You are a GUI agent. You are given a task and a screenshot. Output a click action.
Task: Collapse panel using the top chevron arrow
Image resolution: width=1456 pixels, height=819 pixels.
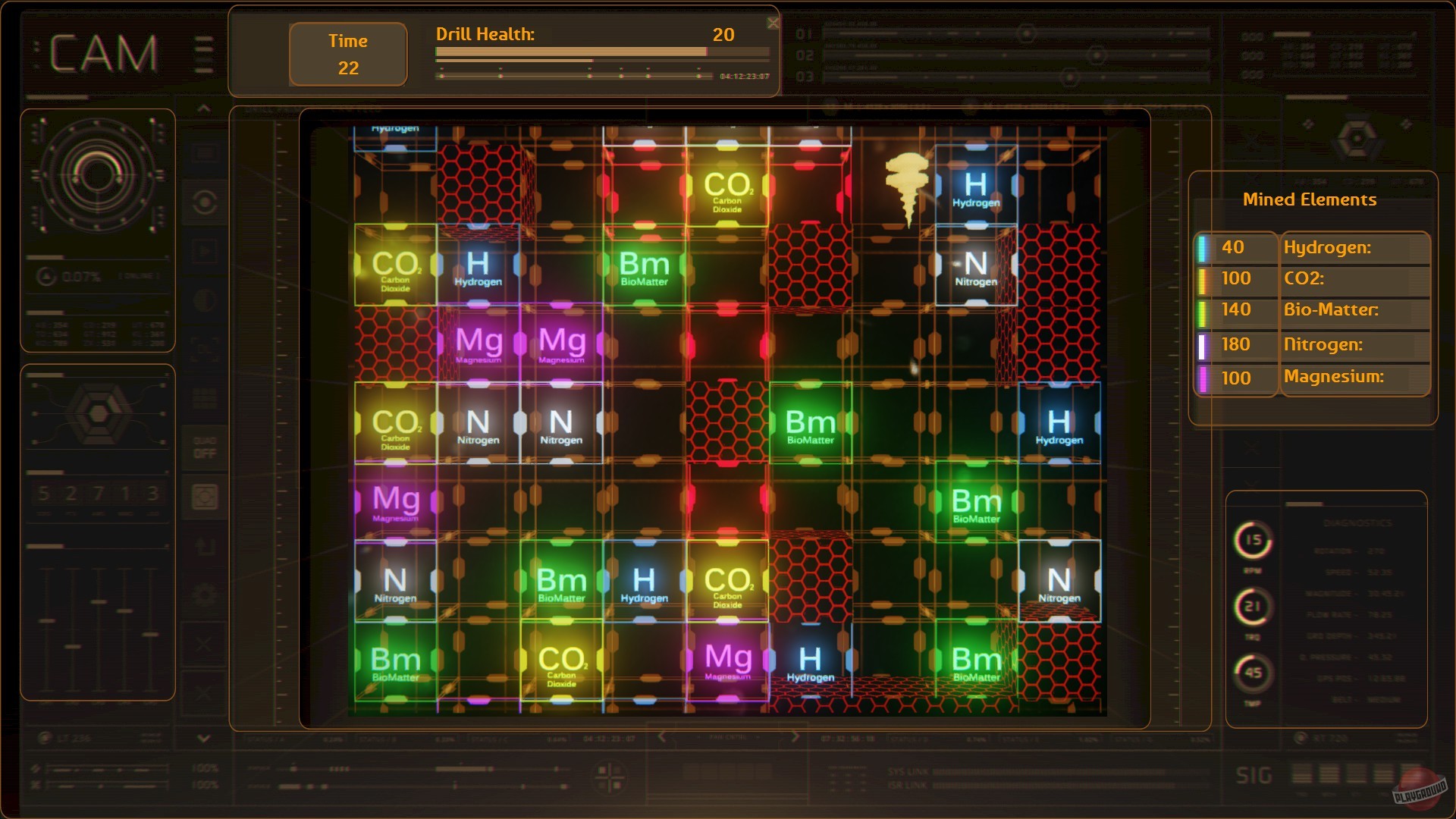tap(203, 108)
